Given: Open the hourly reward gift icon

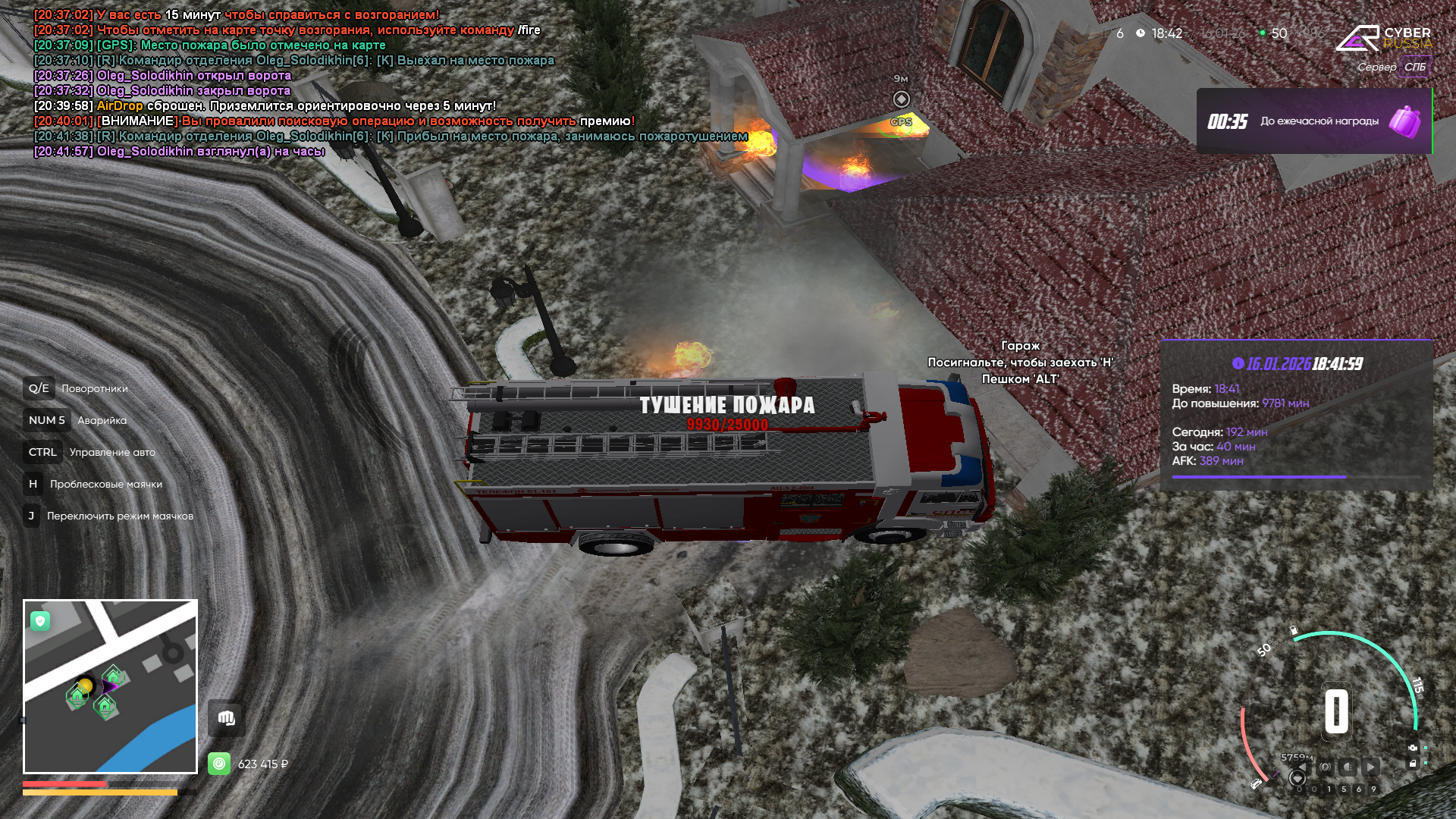Looking at the screenshot, I should [x=1404, y=121].
